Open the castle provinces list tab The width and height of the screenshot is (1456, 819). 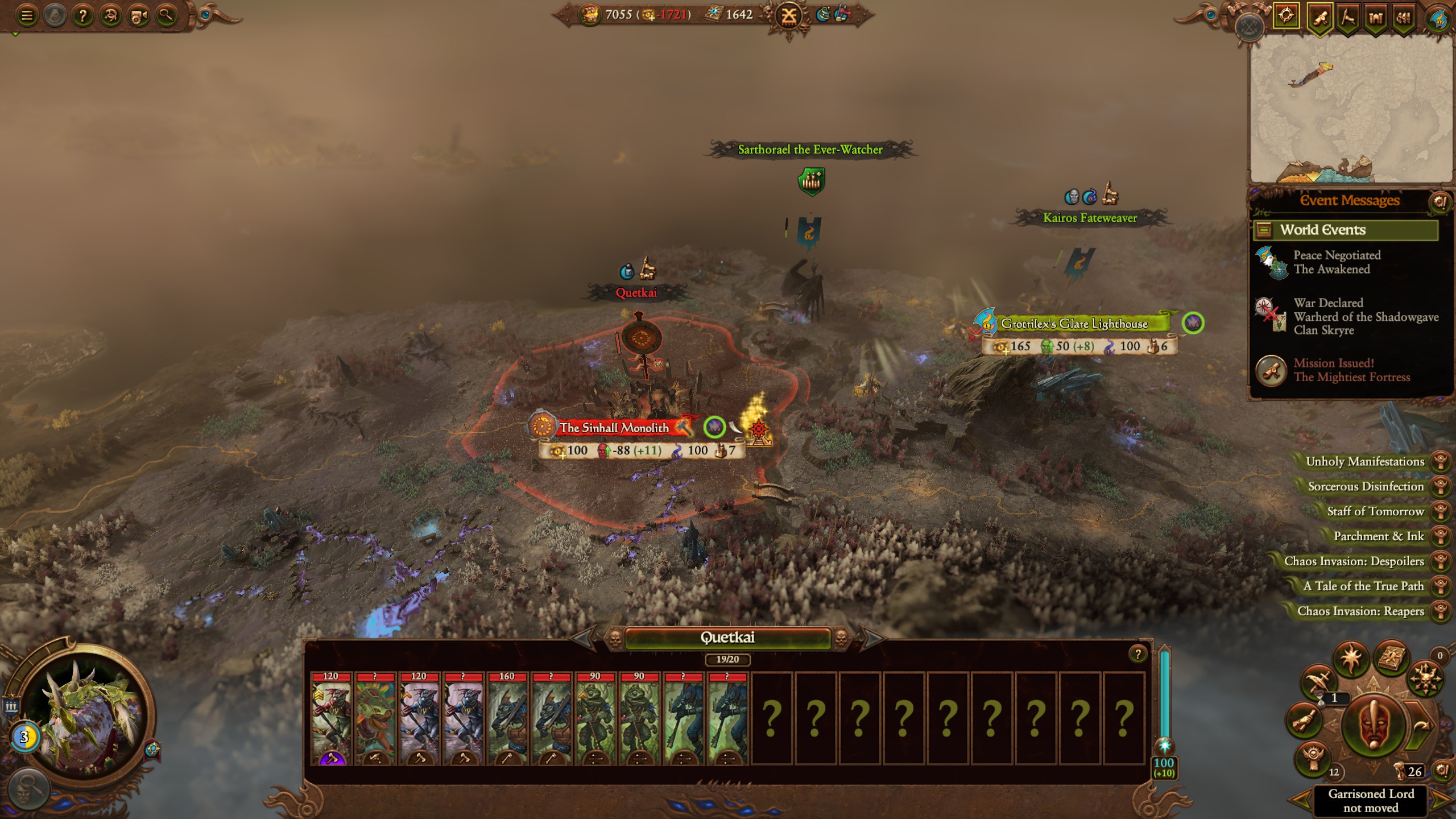click(x=1375, y=18)
